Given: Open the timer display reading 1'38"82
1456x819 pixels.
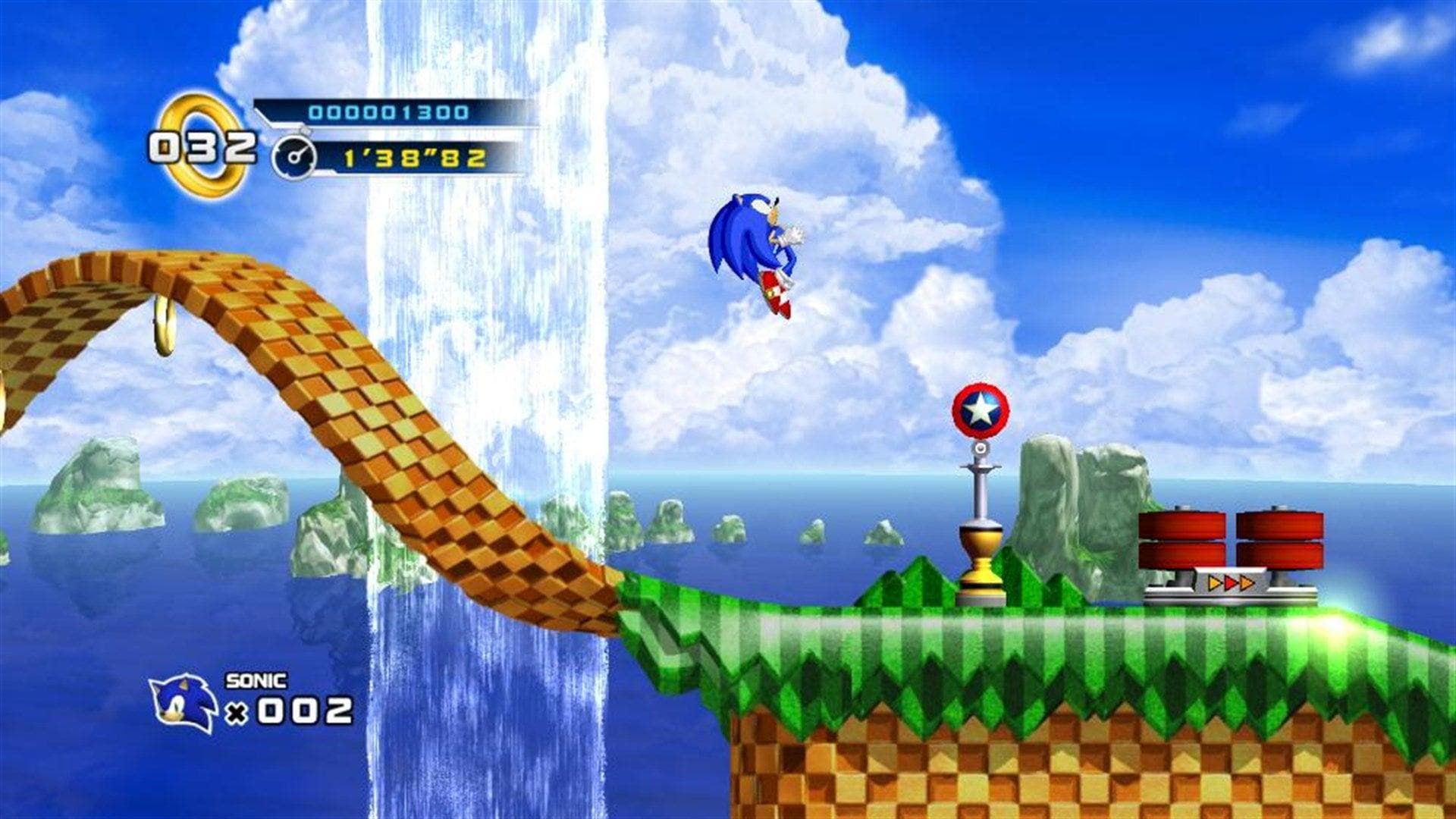Looking at the screenshot, I should 417,157.
